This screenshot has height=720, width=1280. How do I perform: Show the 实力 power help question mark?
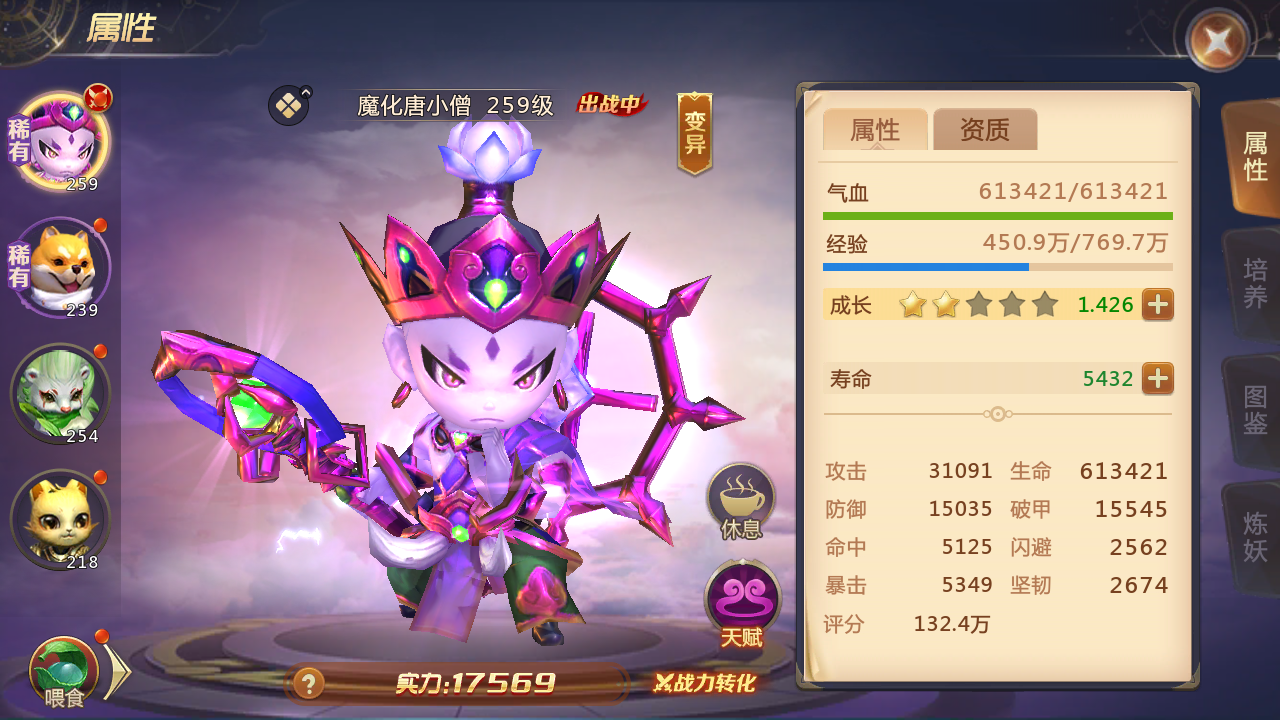tap(308, 684)
